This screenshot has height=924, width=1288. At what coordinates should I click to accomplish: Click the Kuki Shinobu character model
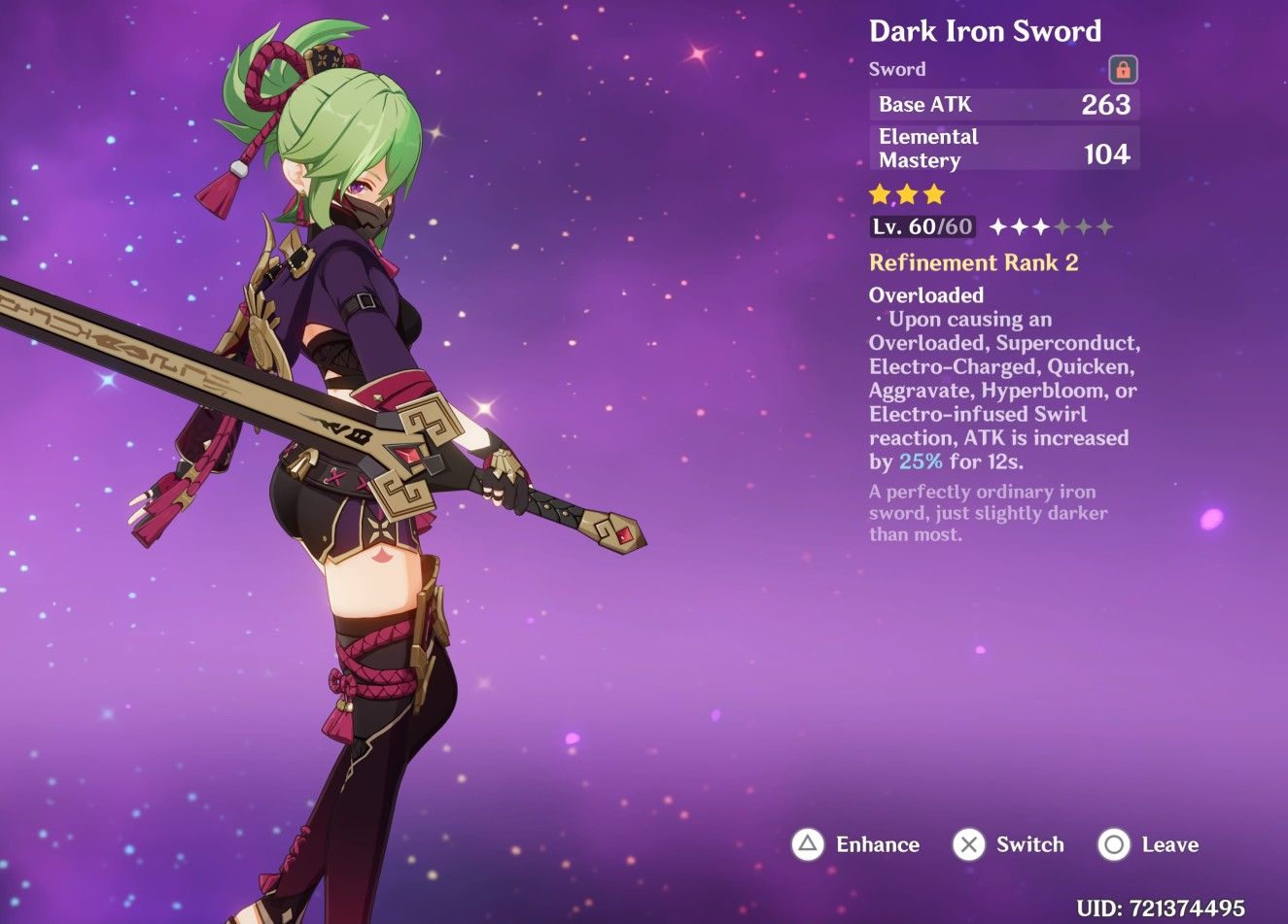click(369, 437)
